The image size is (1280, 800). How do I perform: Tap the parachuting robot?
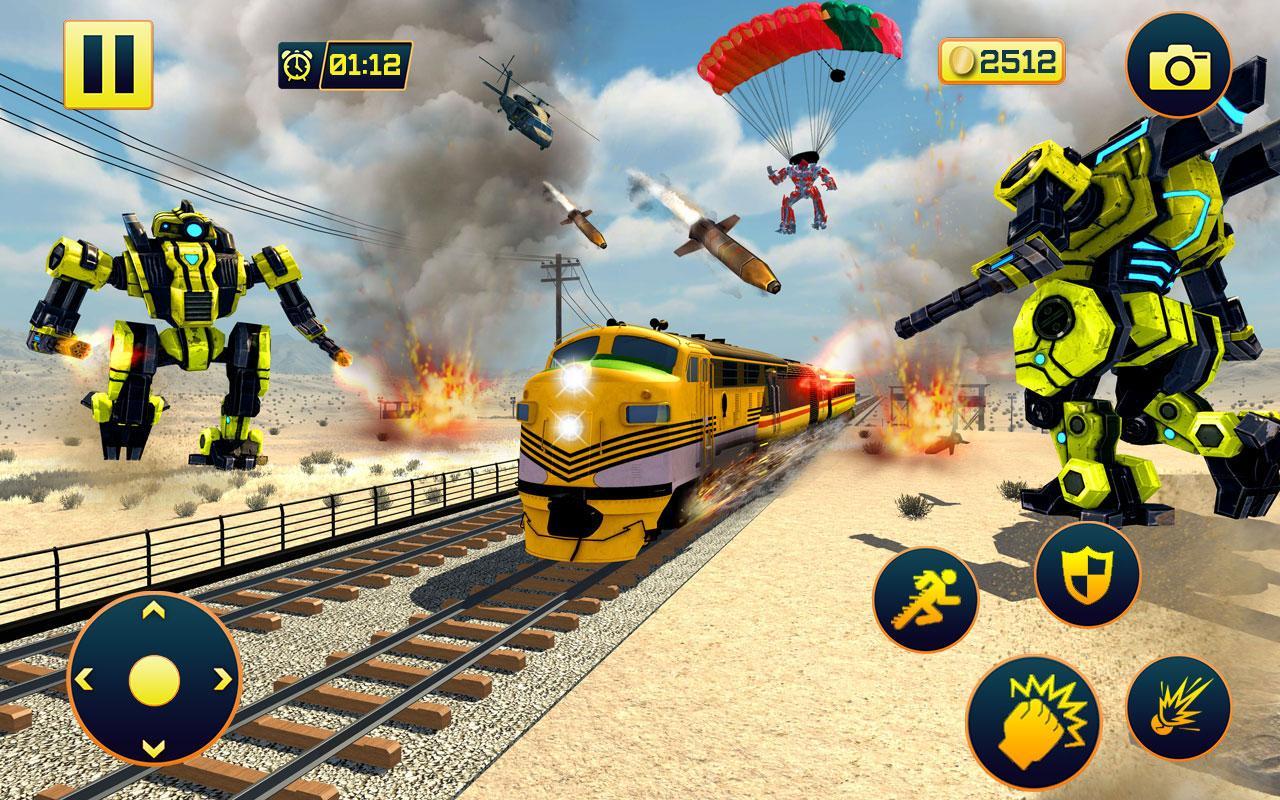pos(800,195)
